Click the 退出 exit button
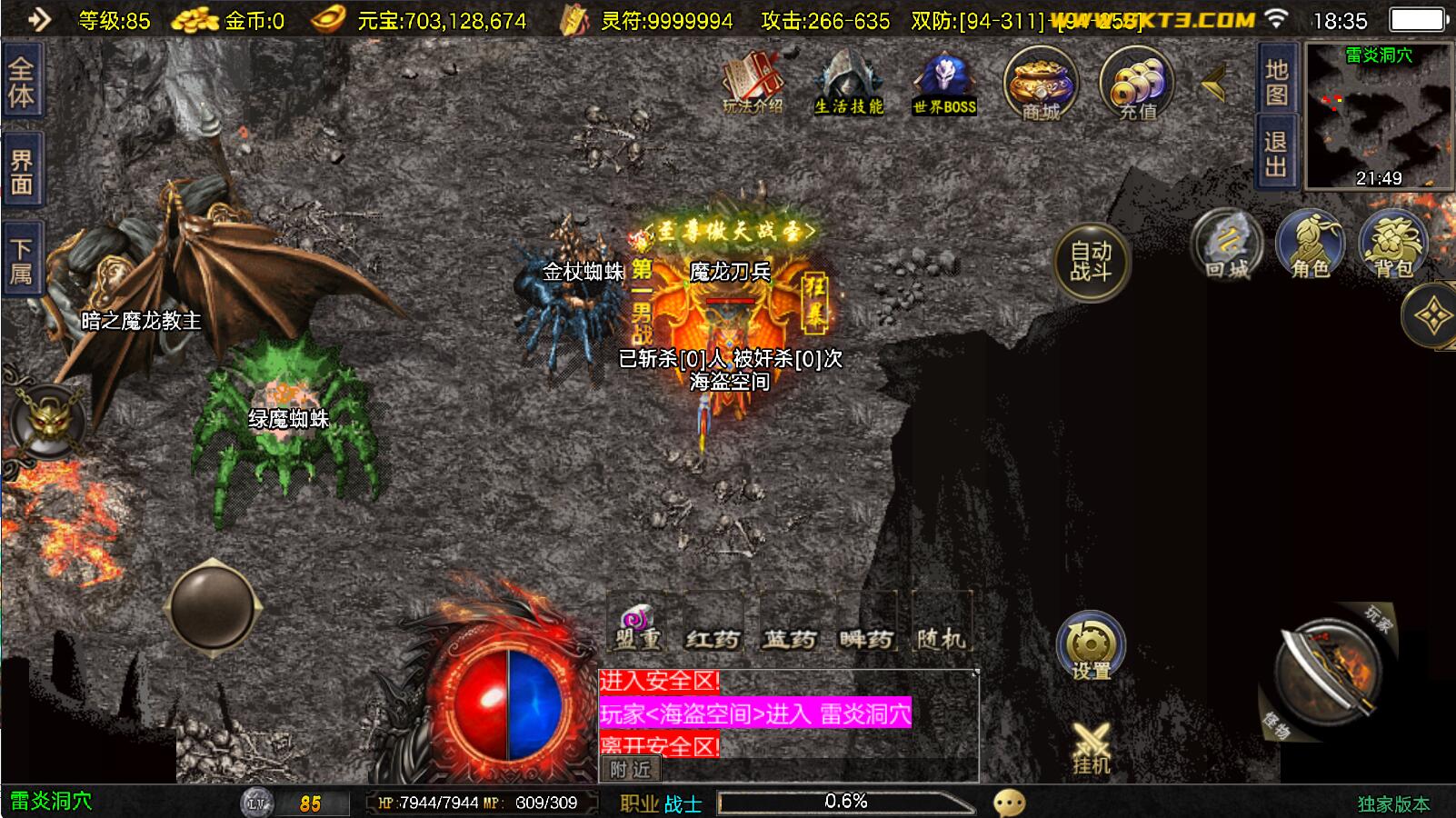 [1276, 153]
